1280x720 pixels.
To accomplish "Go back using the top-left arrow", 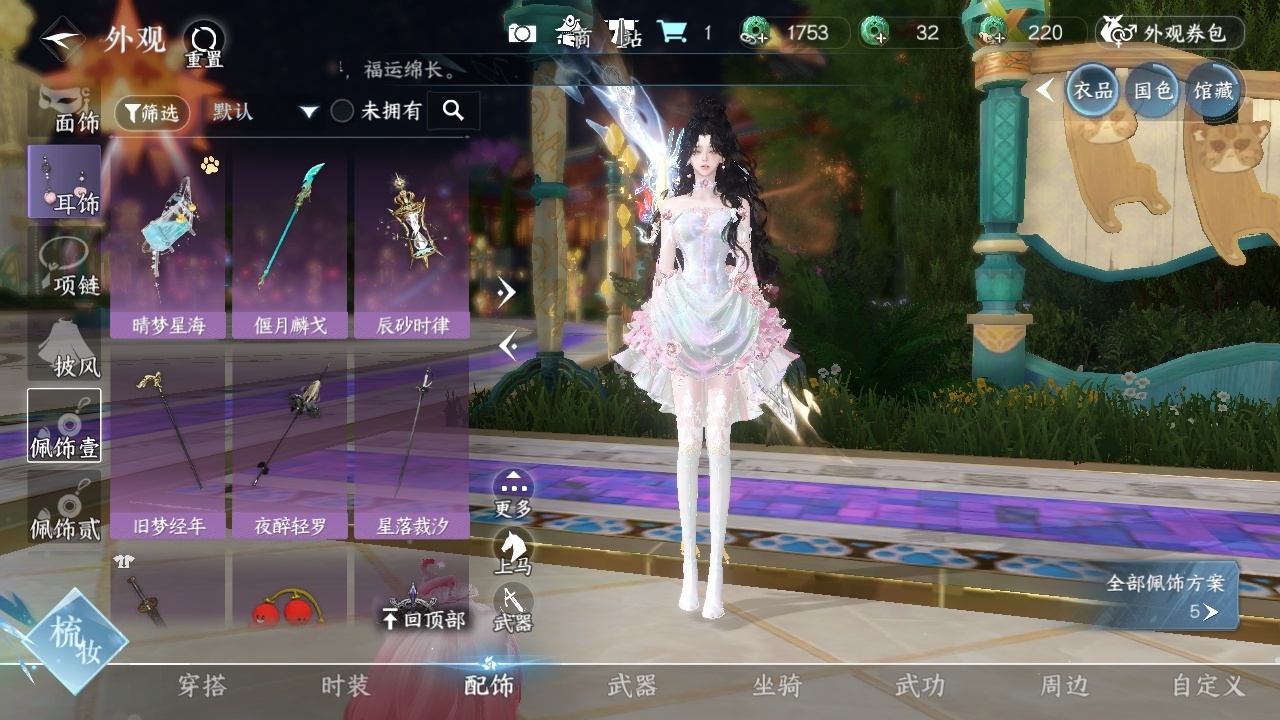I will click(x=62, y=40).
